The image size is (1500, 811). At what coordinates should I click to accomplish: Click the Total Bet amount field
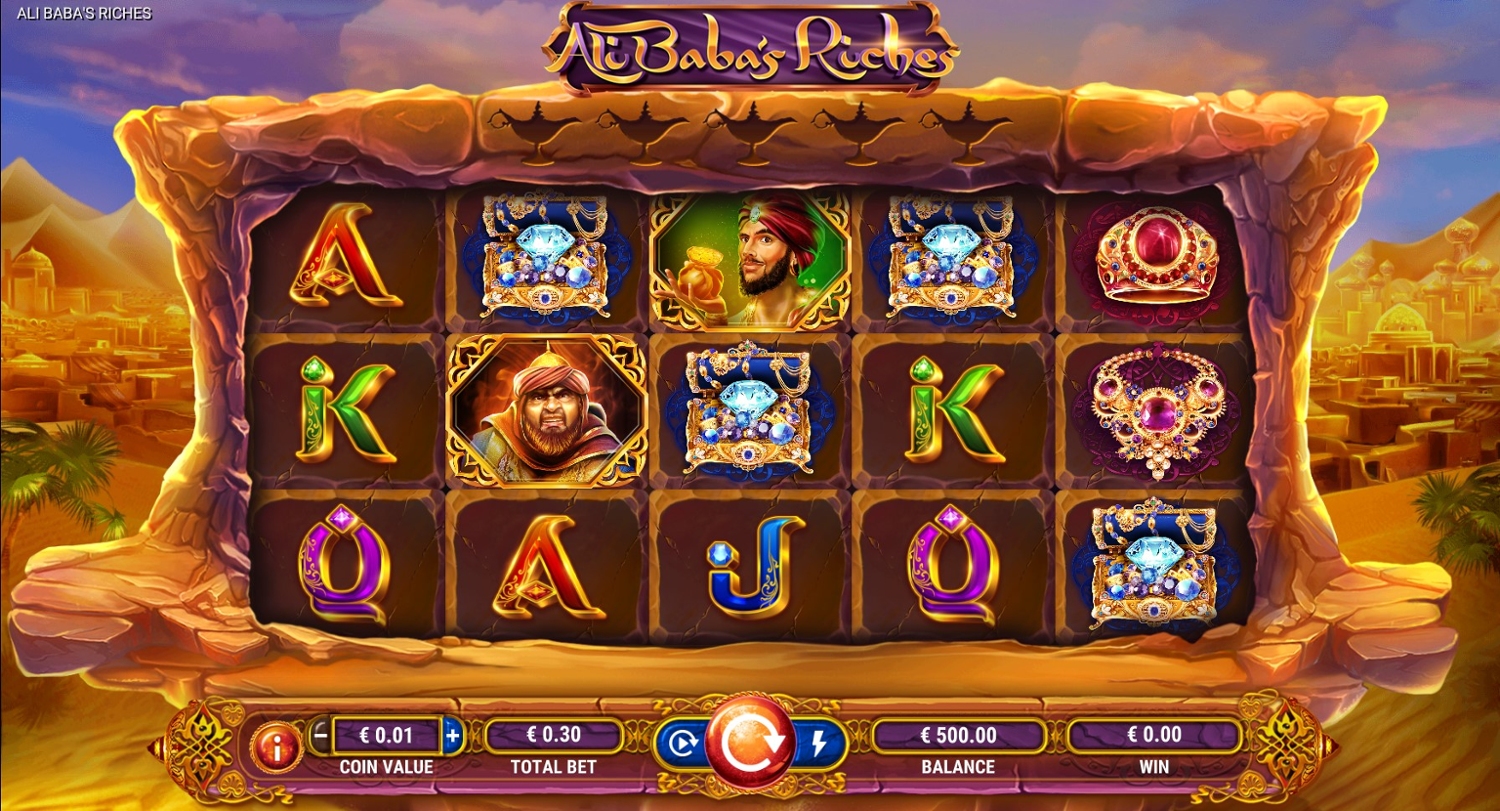pos(554,736)
